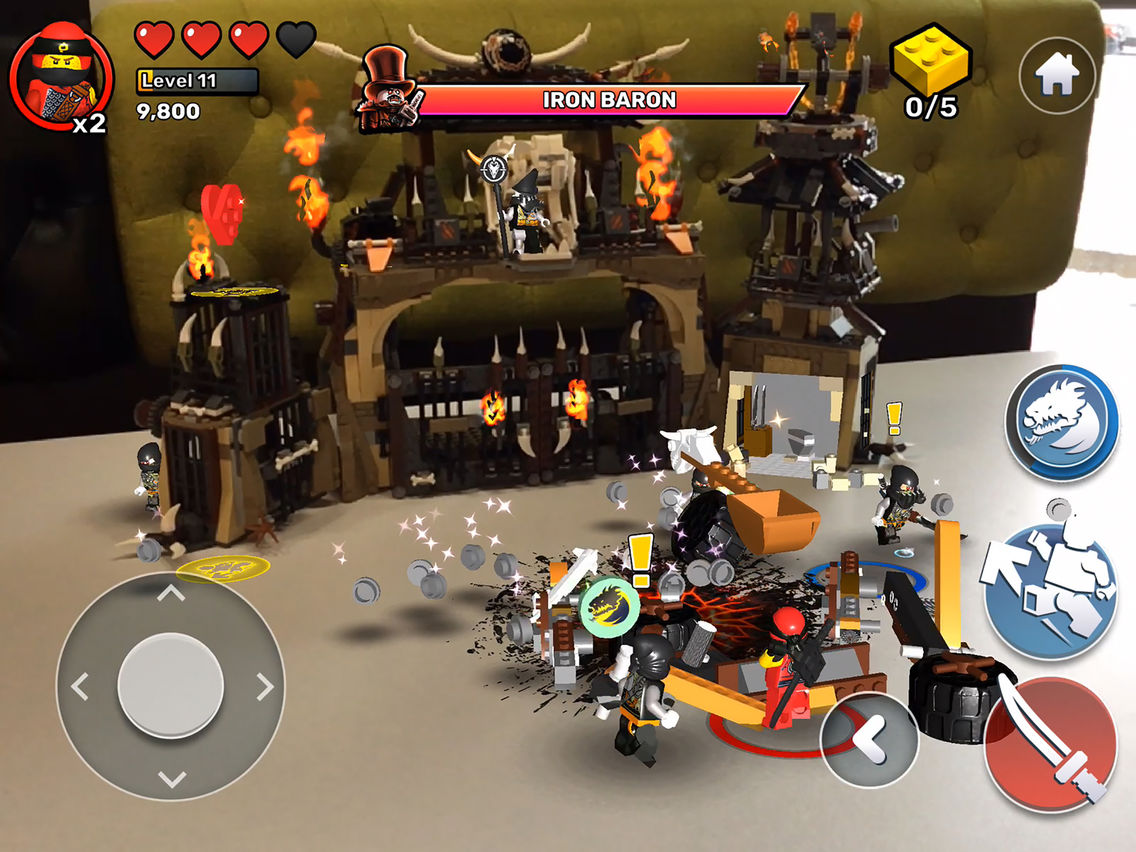This screenshot has width=1136, height=852.
Task: Push the joystick's left arrow
Action: tap(79, 687)
